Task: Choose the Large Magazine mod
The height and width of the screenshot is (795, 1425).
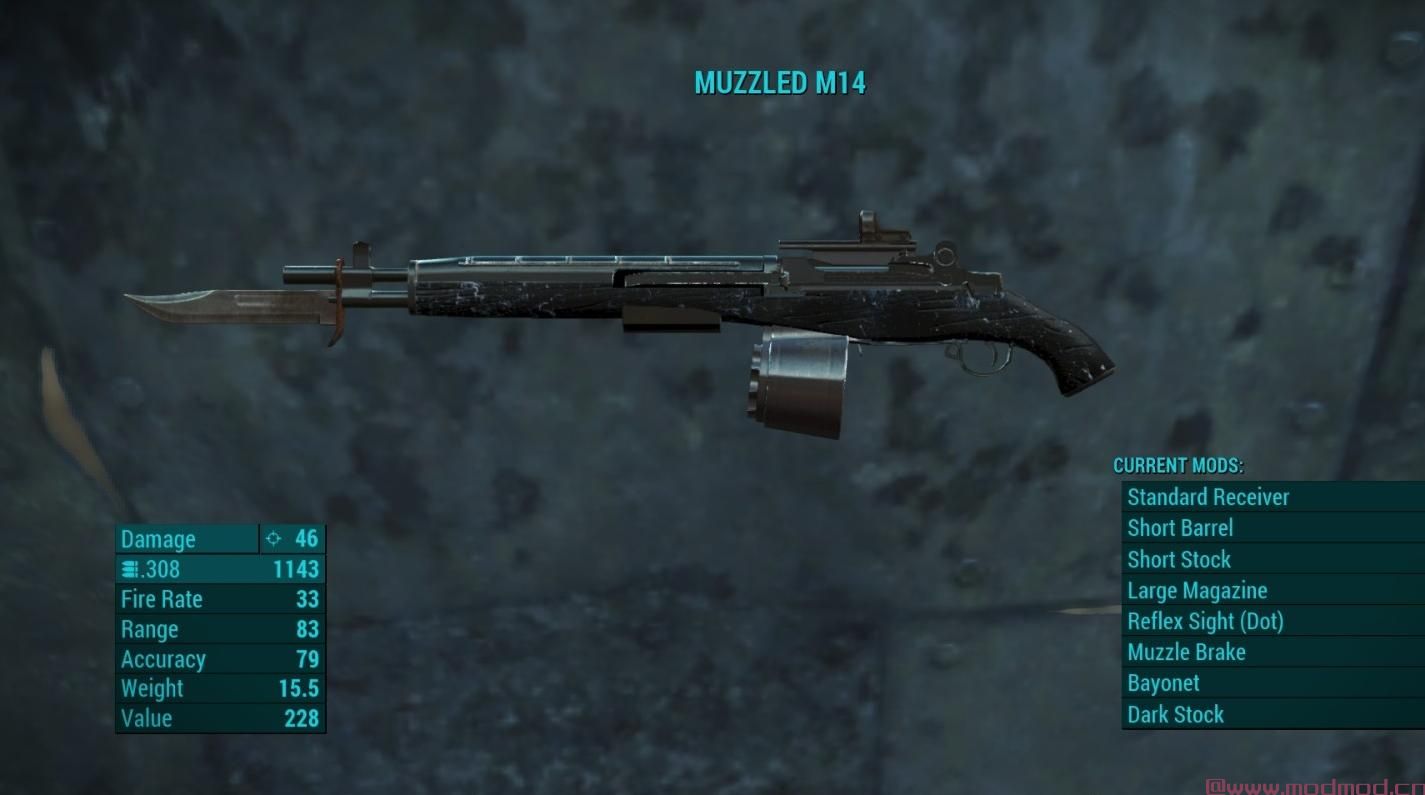Action: point(1197,590)
